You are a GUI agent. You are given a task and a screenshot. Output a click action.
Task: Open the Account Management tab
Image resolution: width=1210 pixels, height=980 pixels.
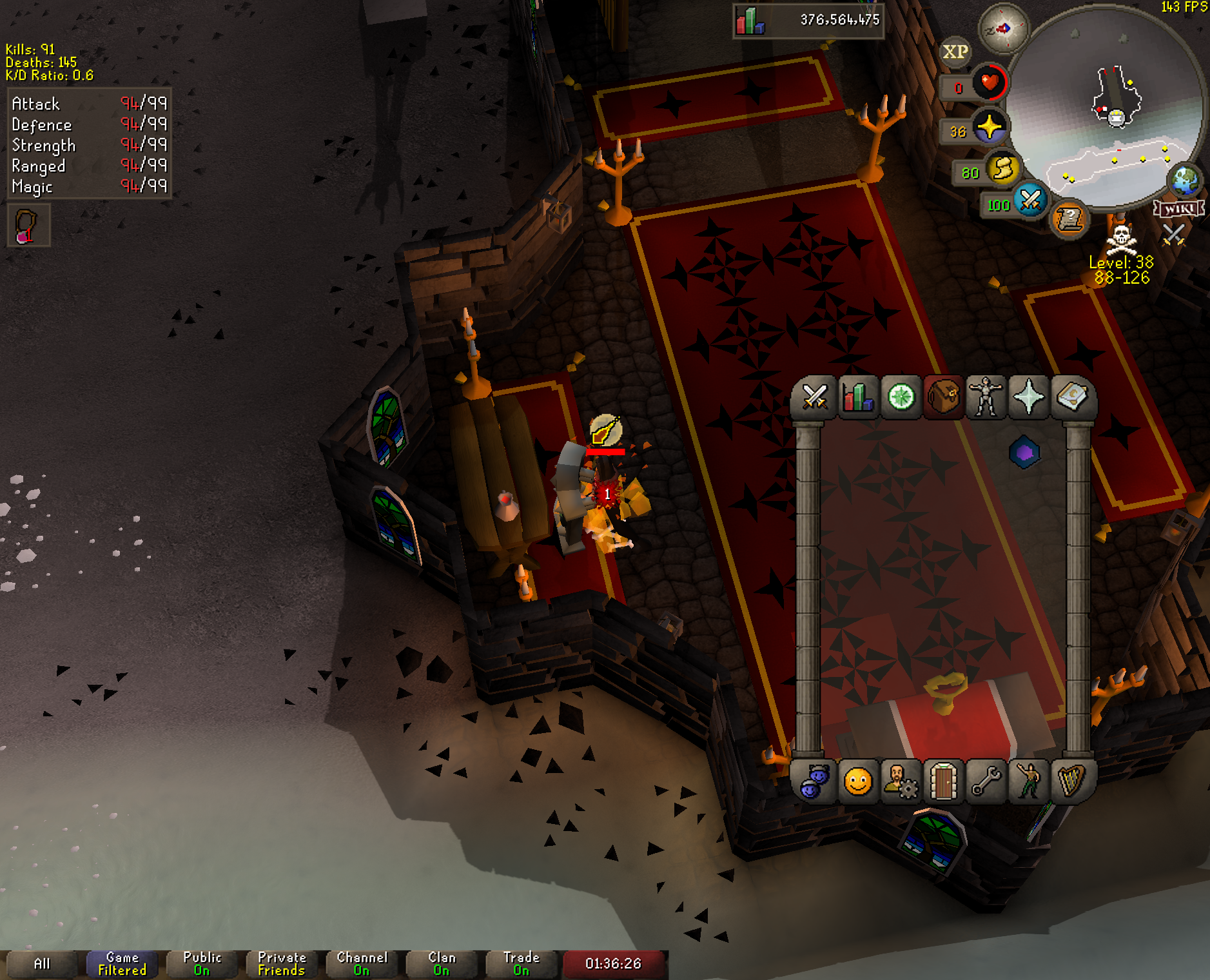pos(901,782)
